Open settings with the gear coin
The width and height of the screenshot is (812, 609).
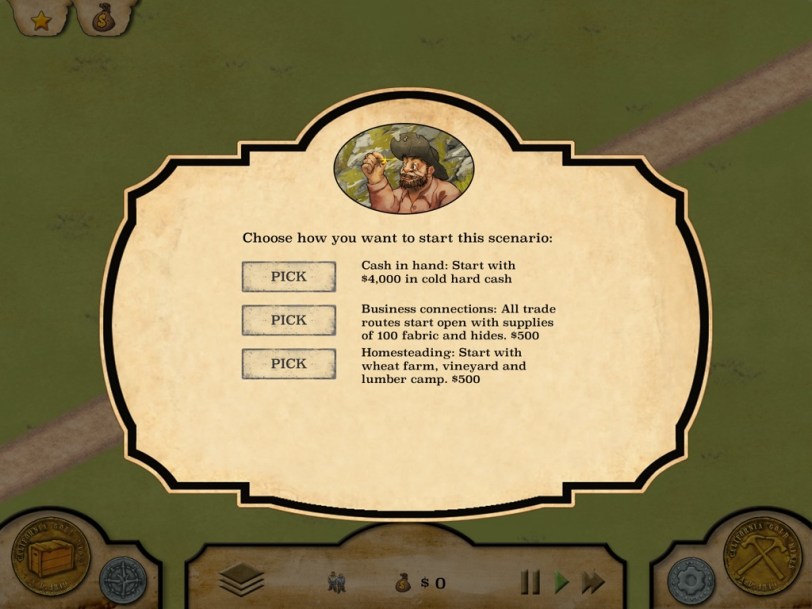click(x=689, y=580)
